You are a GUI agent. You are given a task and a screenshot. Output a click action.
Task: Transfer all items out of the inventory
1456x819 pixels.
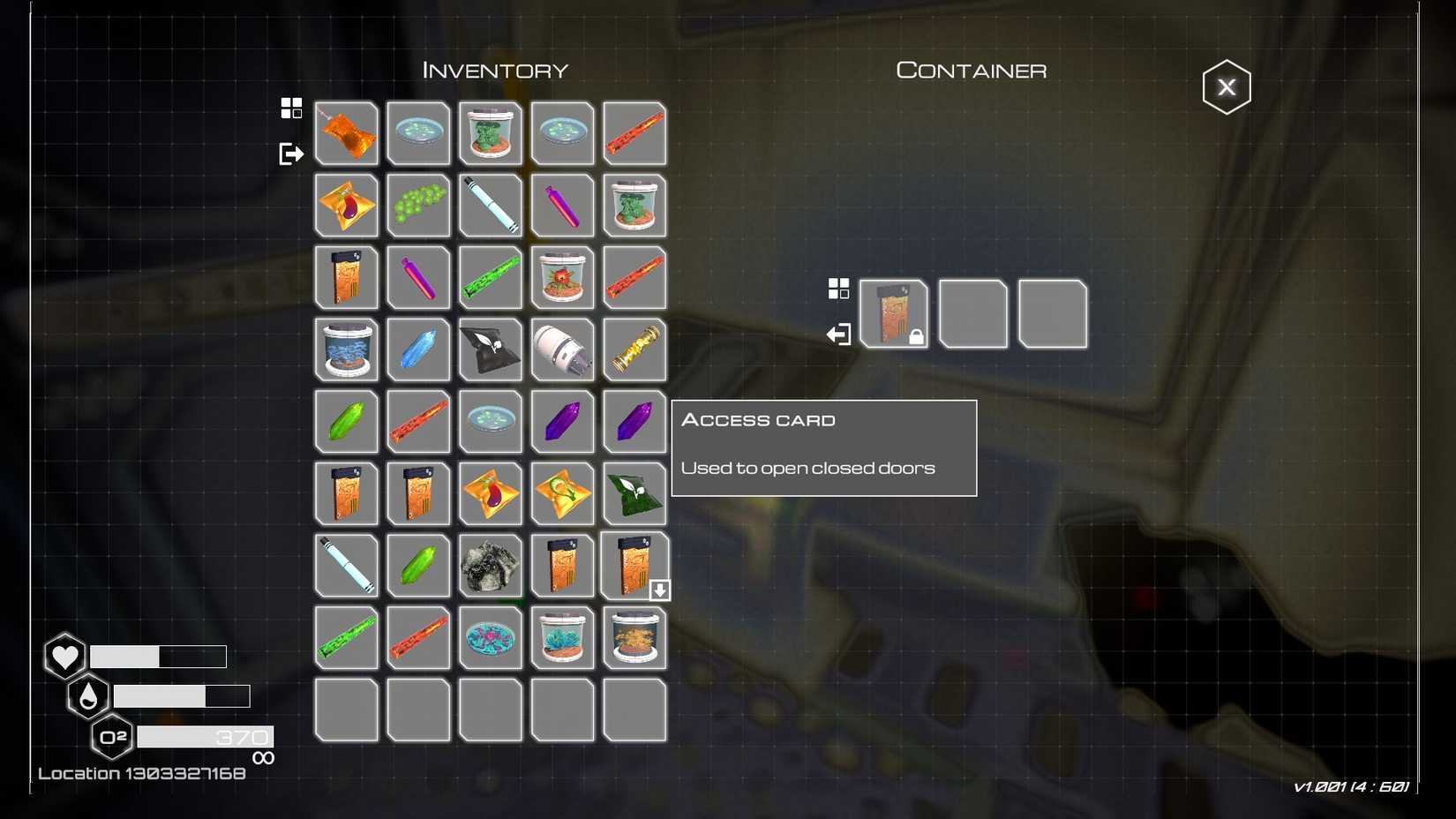289,153
